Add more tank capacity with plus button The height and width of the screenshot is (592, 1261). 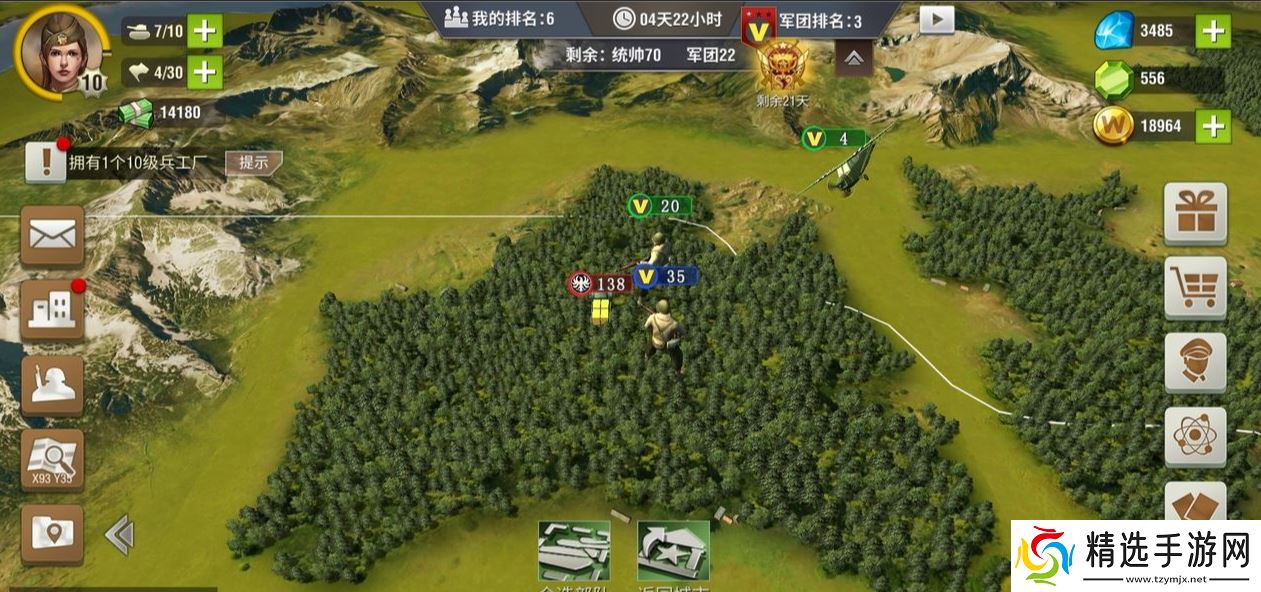pyautogui.click(x=204, y=31)
